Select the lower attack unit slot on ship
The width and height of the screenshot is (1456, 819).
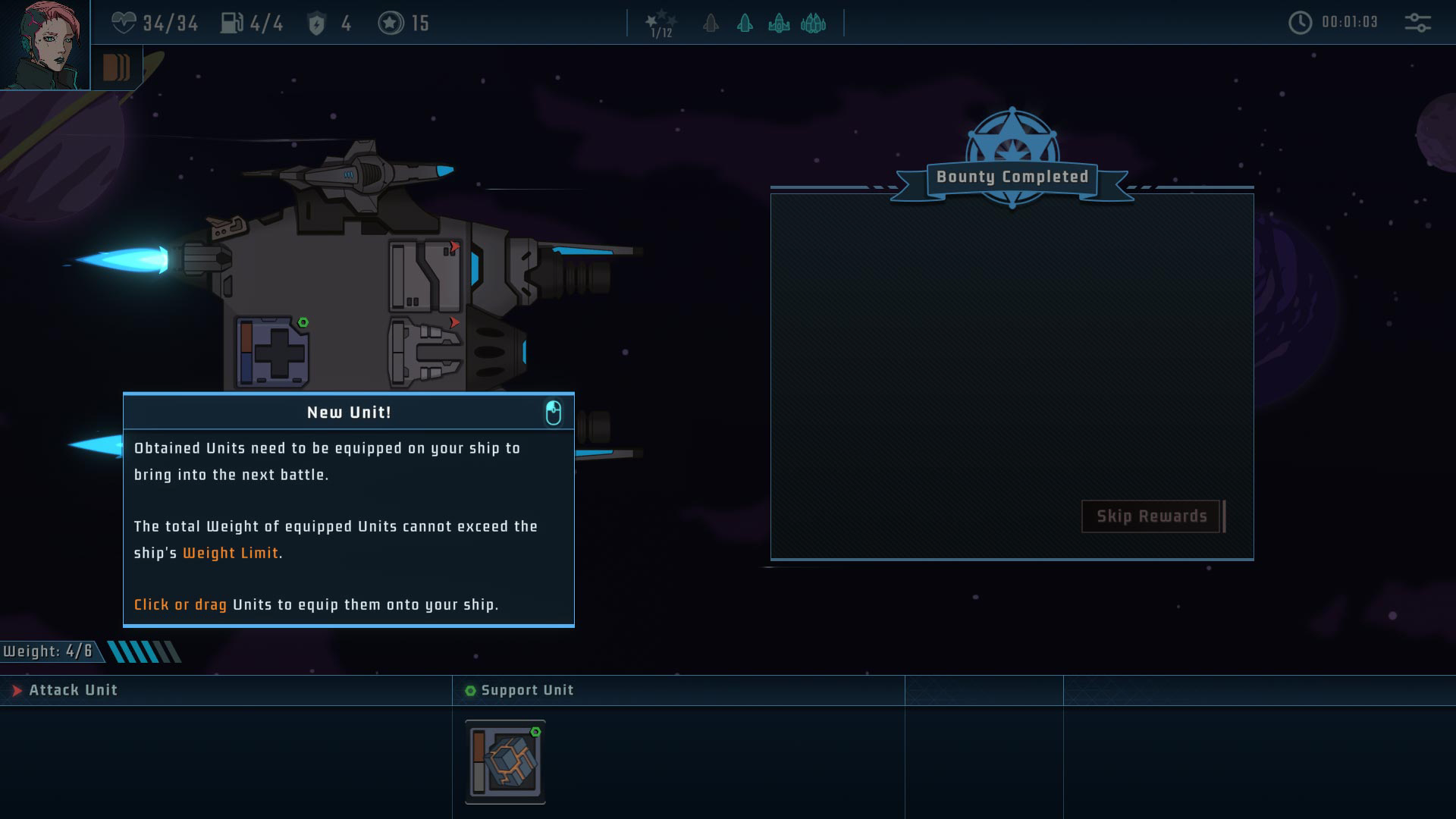425,352
